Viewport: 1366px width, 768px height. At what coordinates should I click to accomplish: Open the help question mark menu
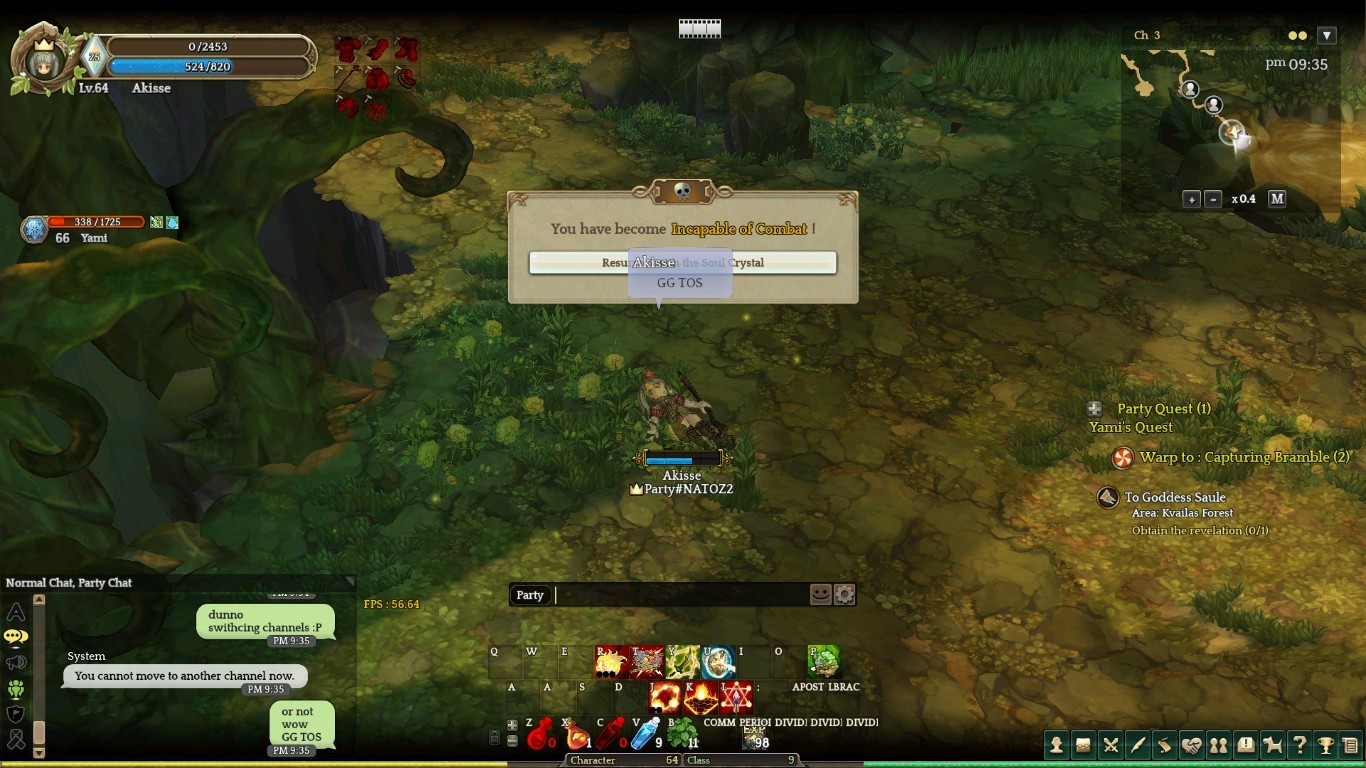point(1299,744)
